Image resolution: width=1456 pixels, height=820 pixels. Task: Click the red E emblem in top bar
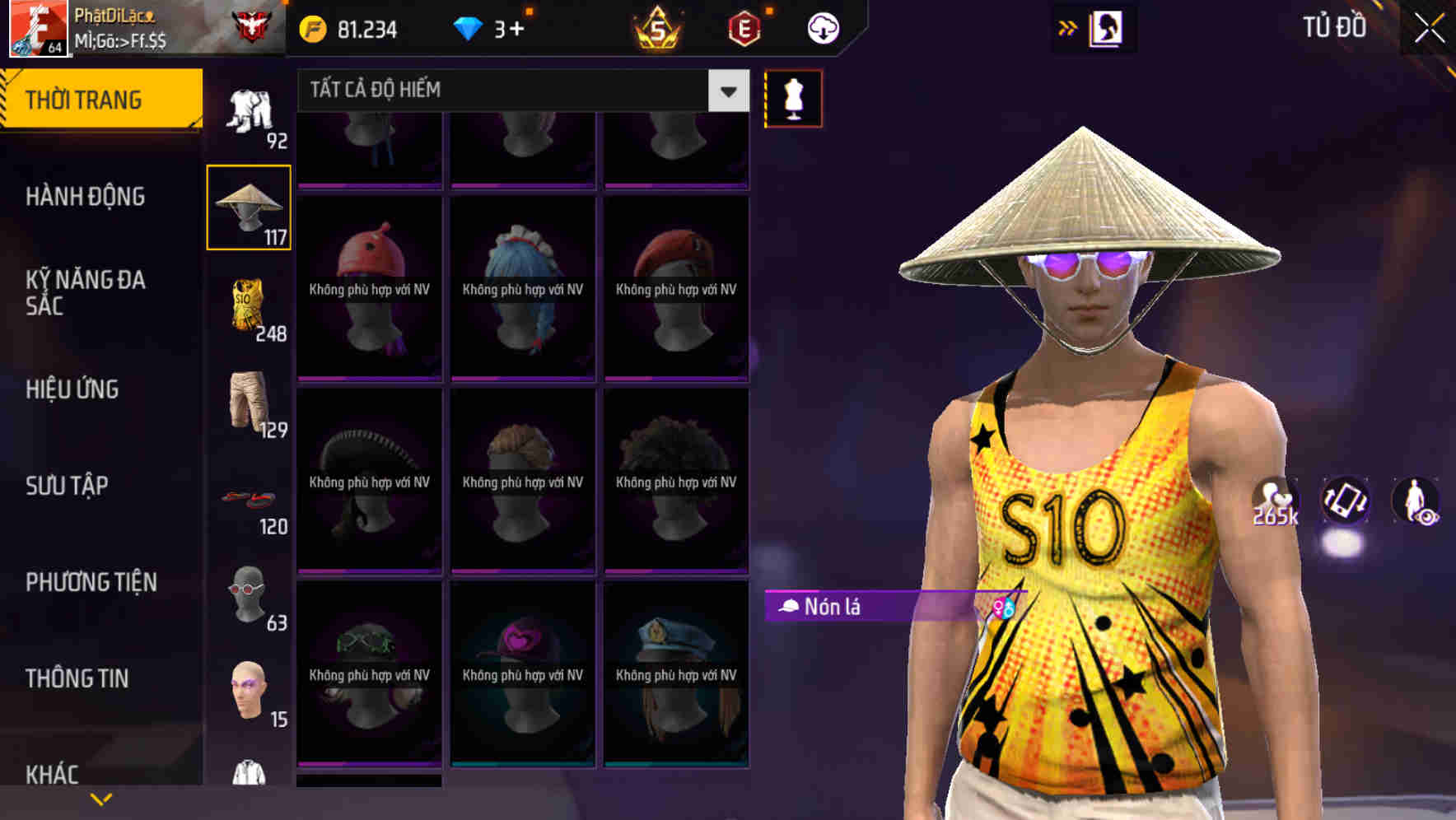[x=743, y=27]
